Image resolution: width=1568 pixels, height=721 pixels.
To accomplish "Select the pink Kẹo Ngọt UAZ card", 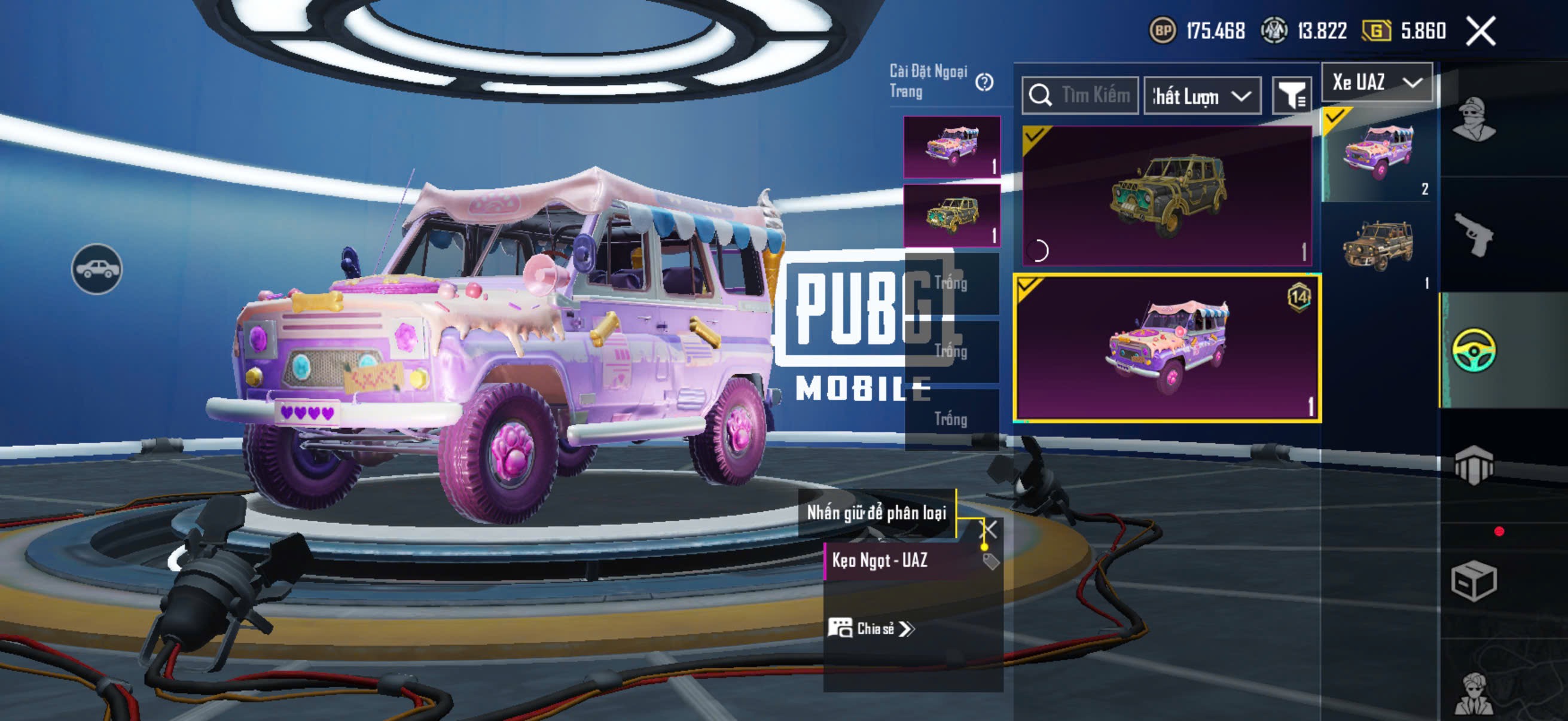I will click(1167, 347).
